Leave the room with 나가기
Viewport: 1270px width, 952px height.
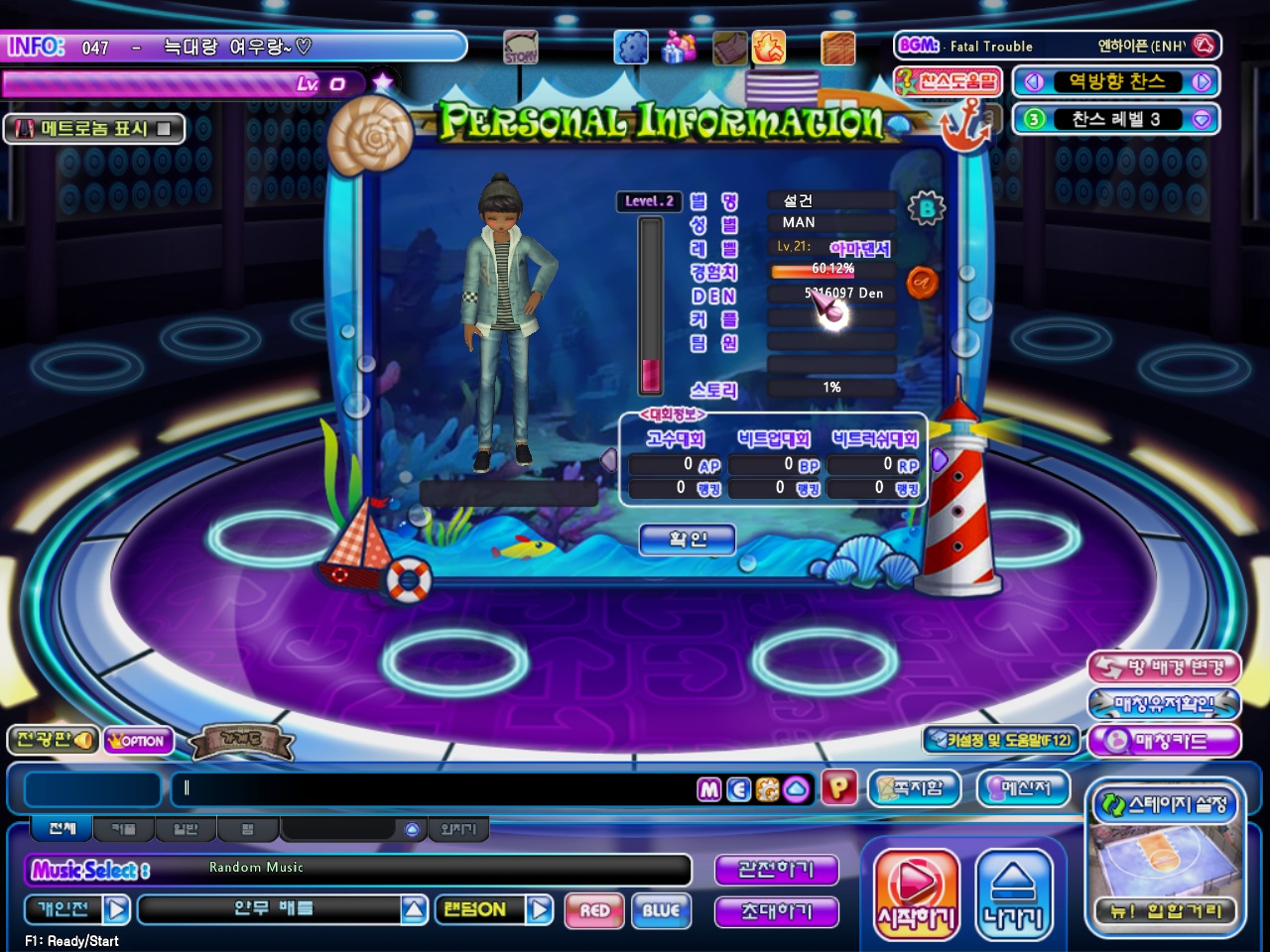(x=1013, y=895)
